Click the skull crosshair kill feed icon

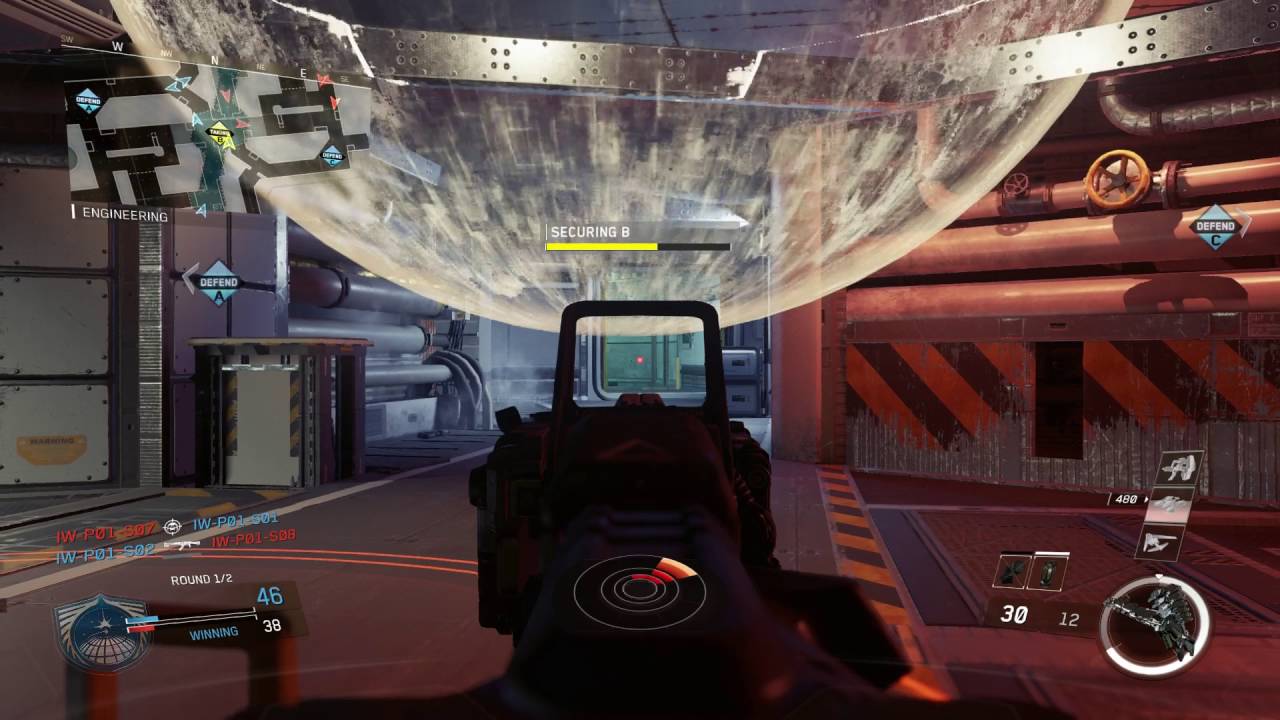coord(173,524)
